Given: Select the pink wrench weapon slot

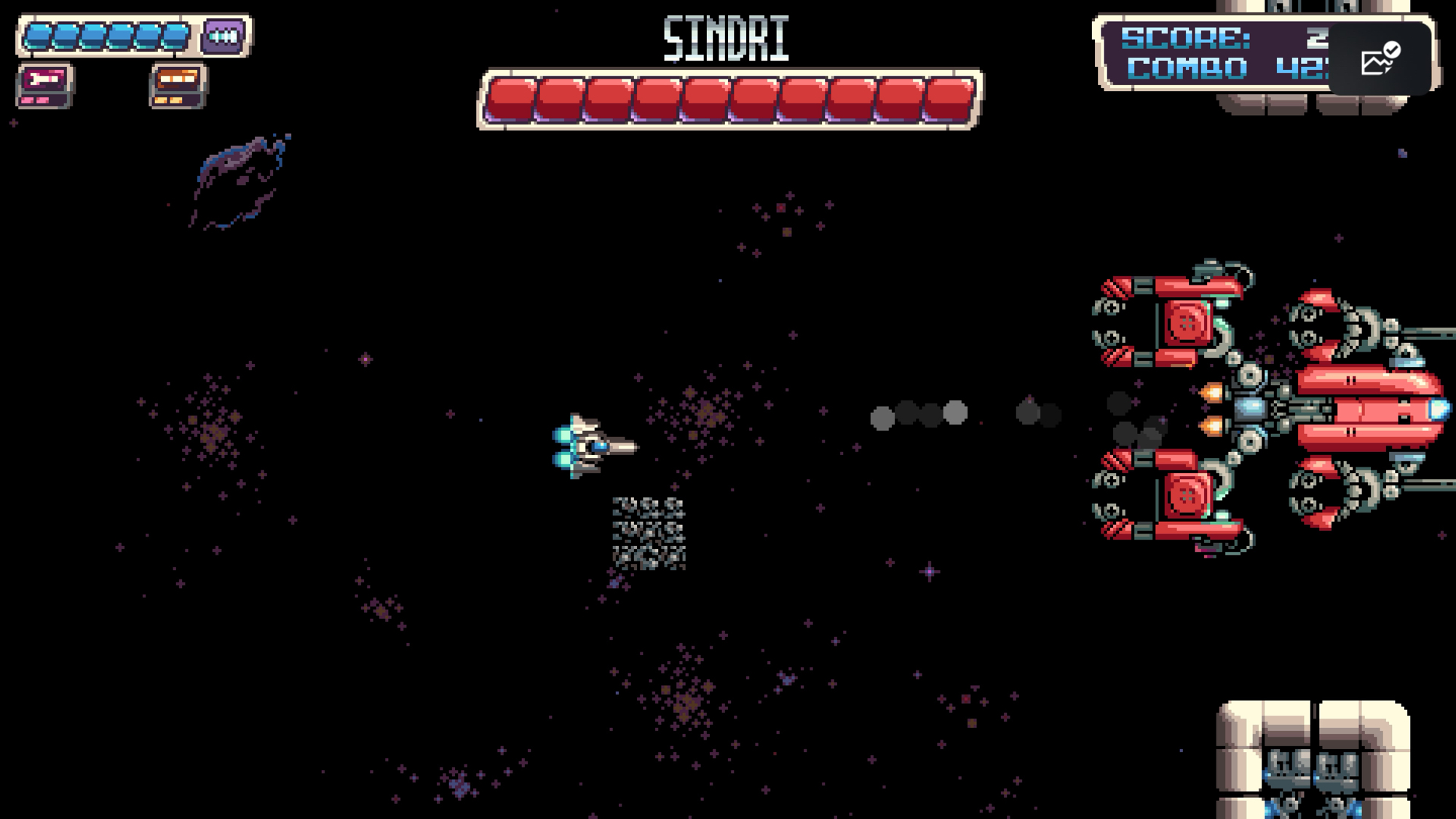Looking at the screenshot, I should click(x=44, y=85).
